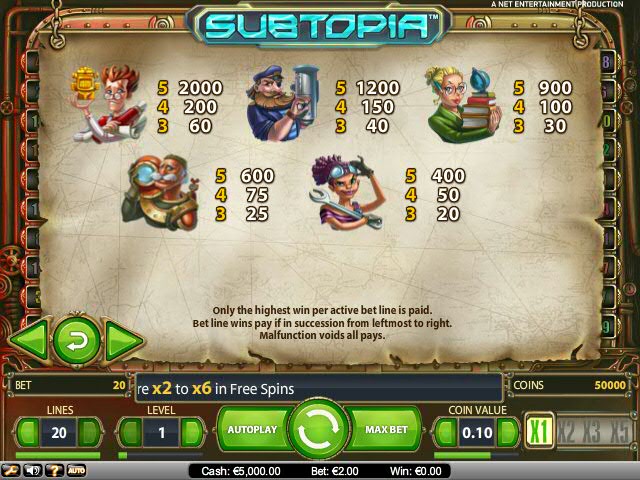Open the wrench settings icon
Viewport: 640px width, 480px height.
click(10, 470)
